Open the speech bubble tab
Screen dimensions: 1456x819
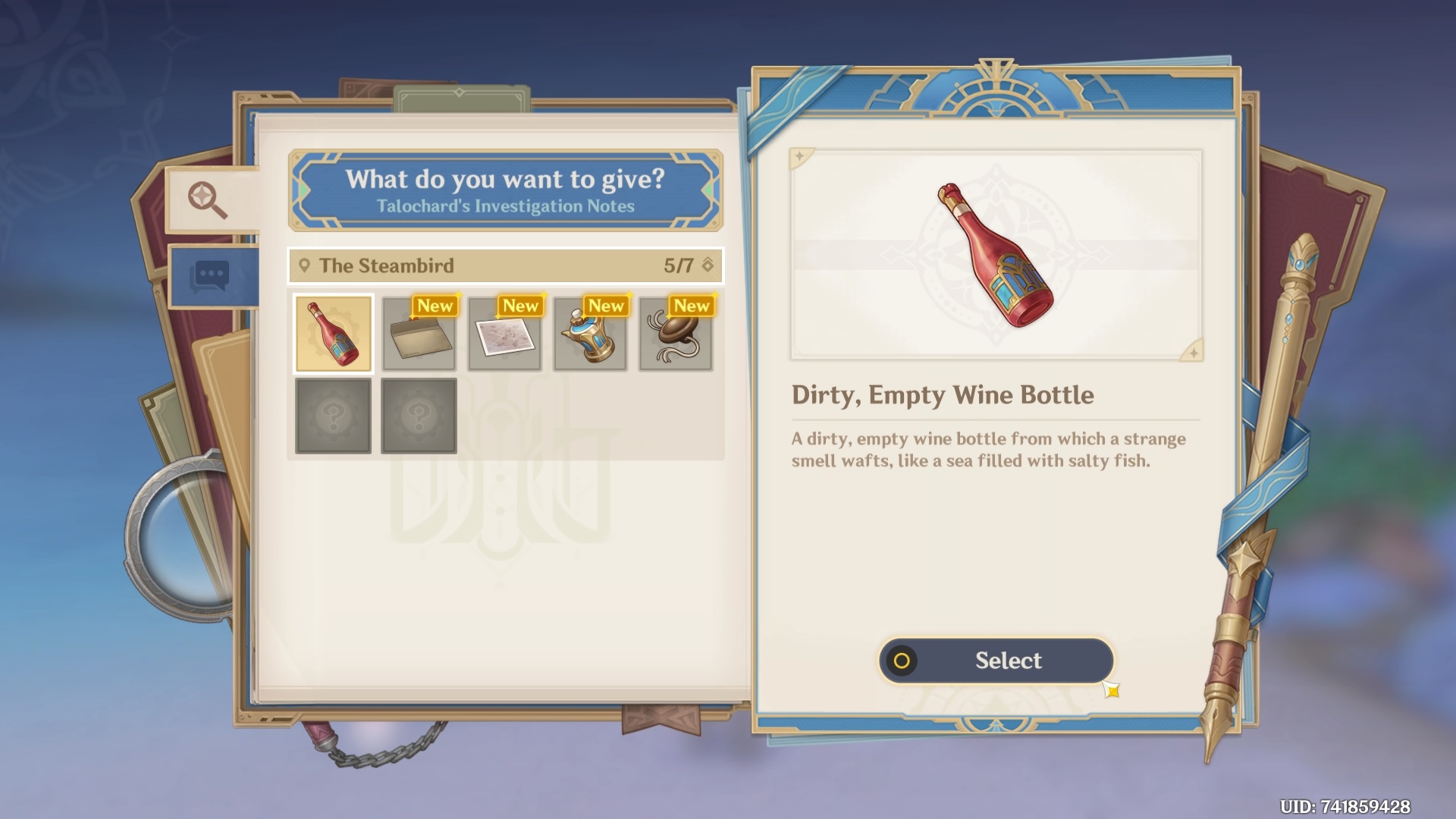click(x=212, y=277)
